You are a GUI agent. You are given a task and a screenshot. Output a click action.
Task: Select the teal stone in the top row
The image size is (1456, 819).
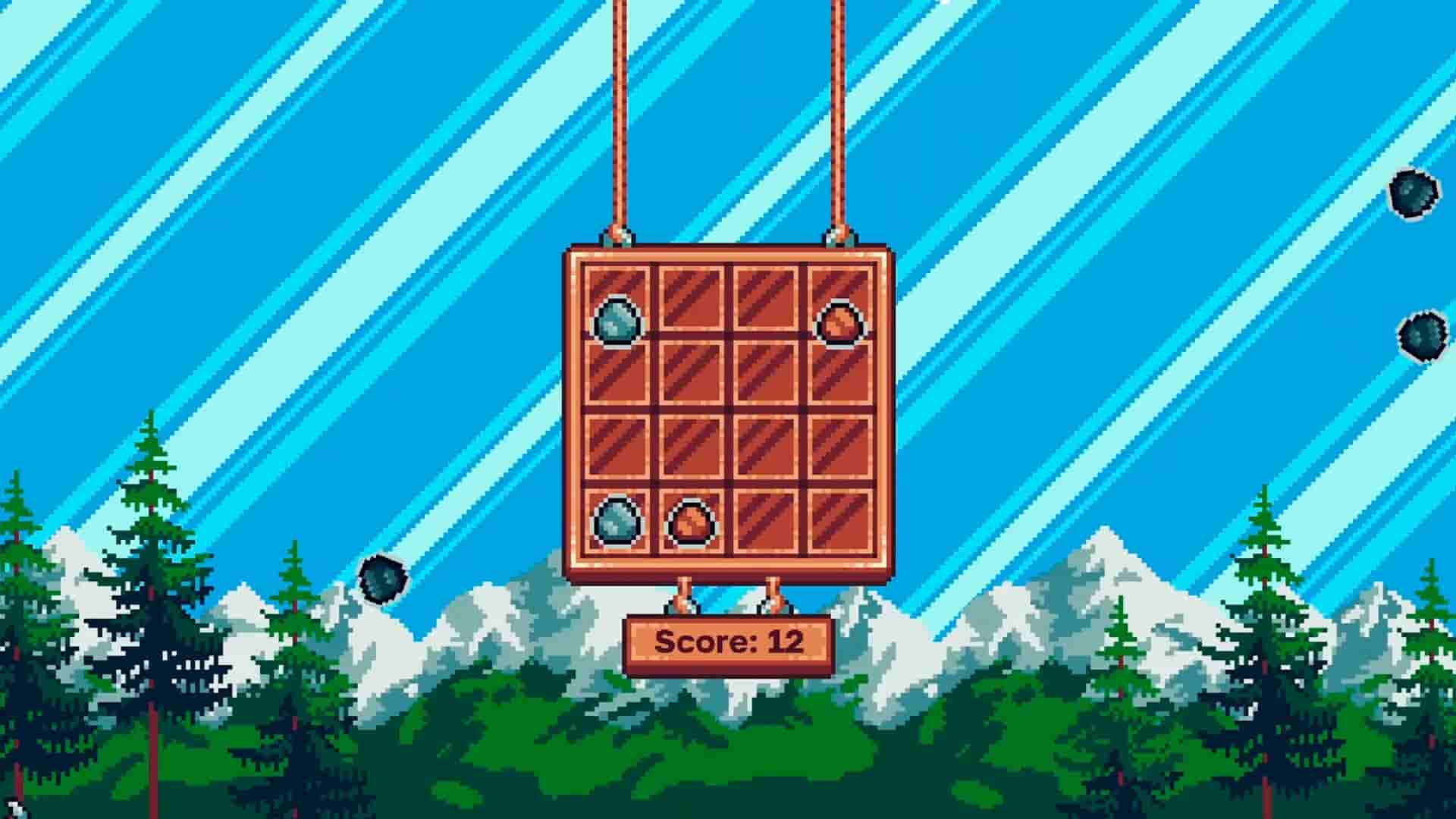[617, 320]
